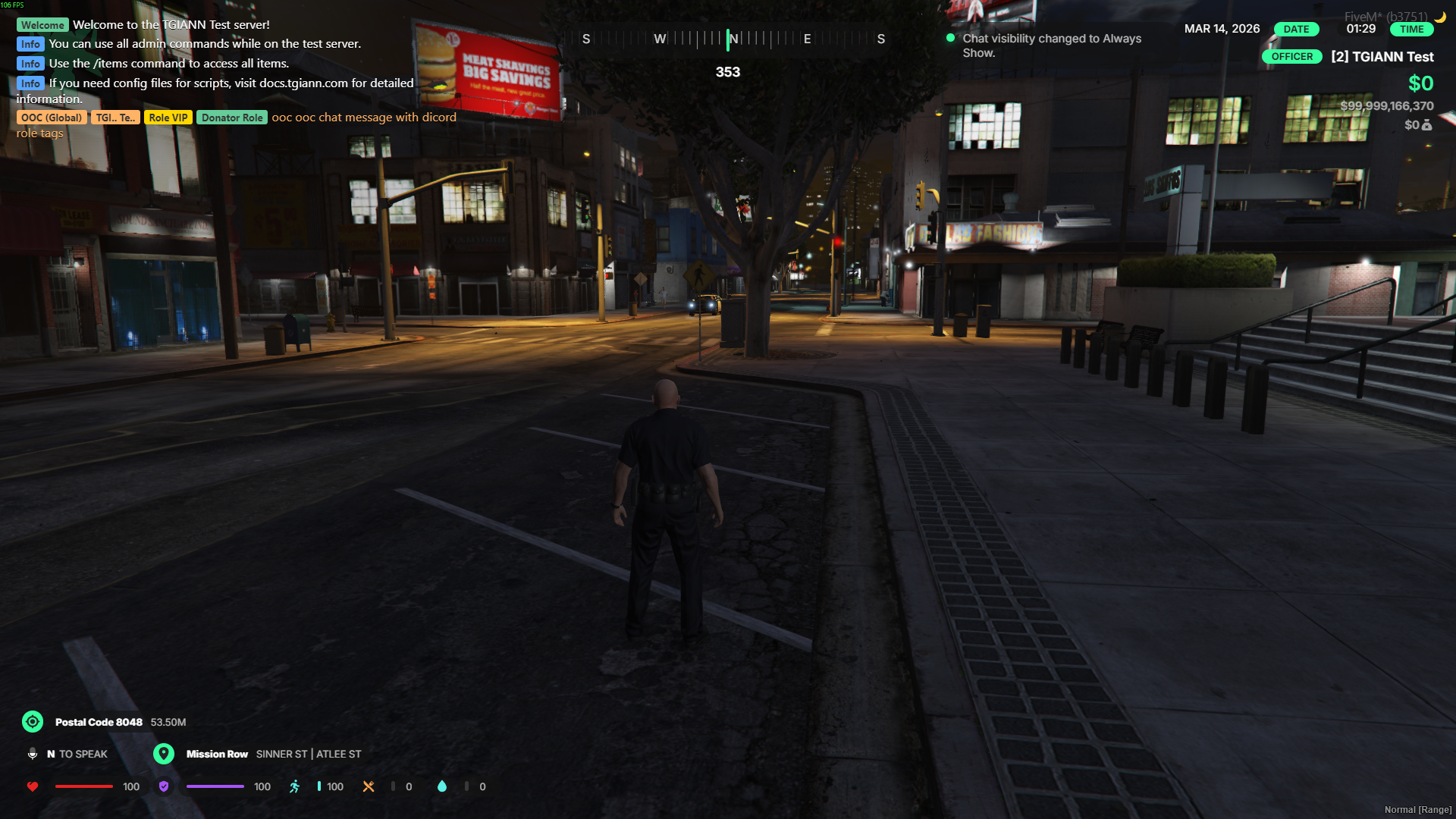This screenshot has height=819, width=1456.
Task: Select the OOC (Global) chat tag
Action: click(x=52, y=118)
